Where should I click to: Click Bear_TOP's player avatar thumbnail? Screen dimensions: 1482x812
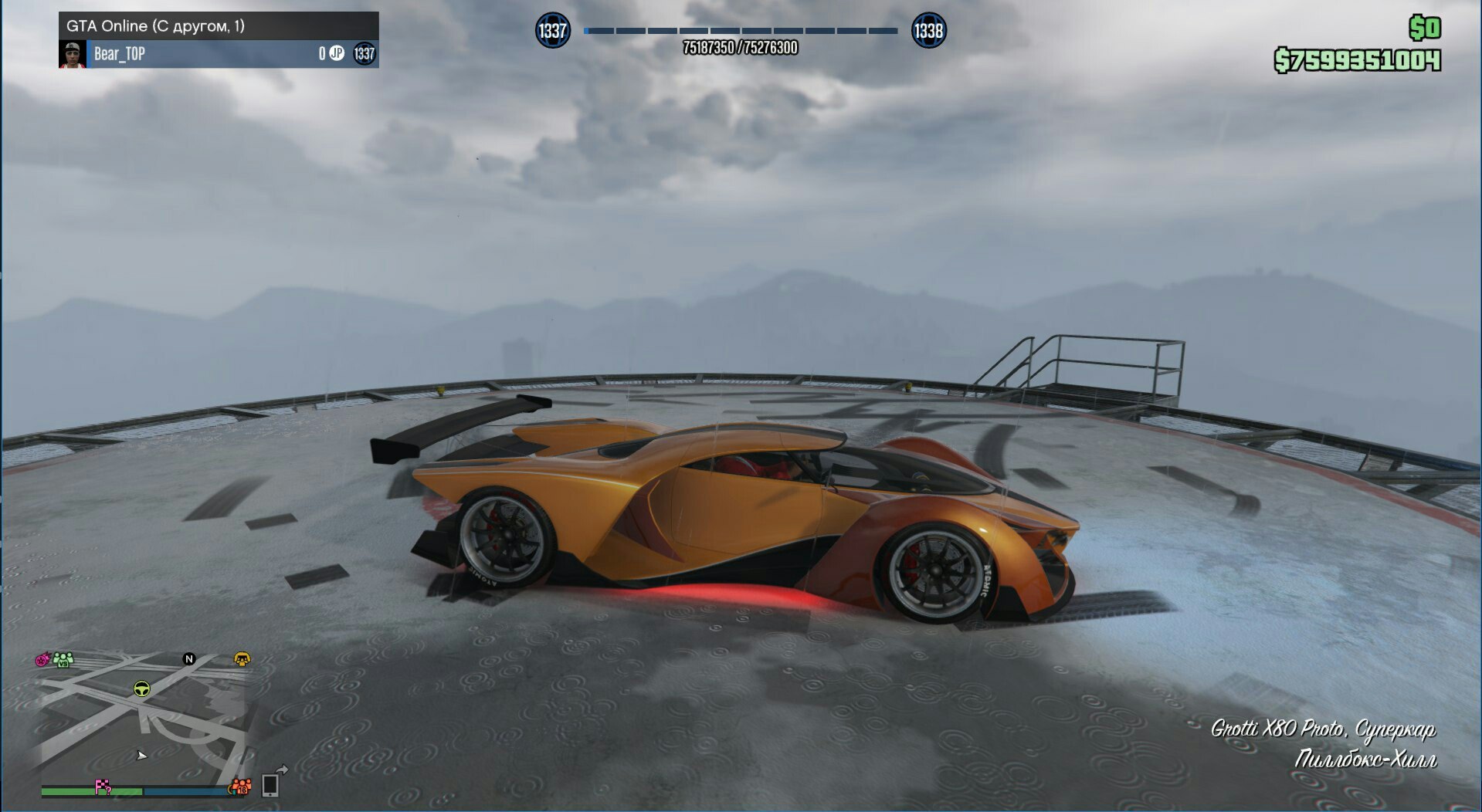[73, 54]
